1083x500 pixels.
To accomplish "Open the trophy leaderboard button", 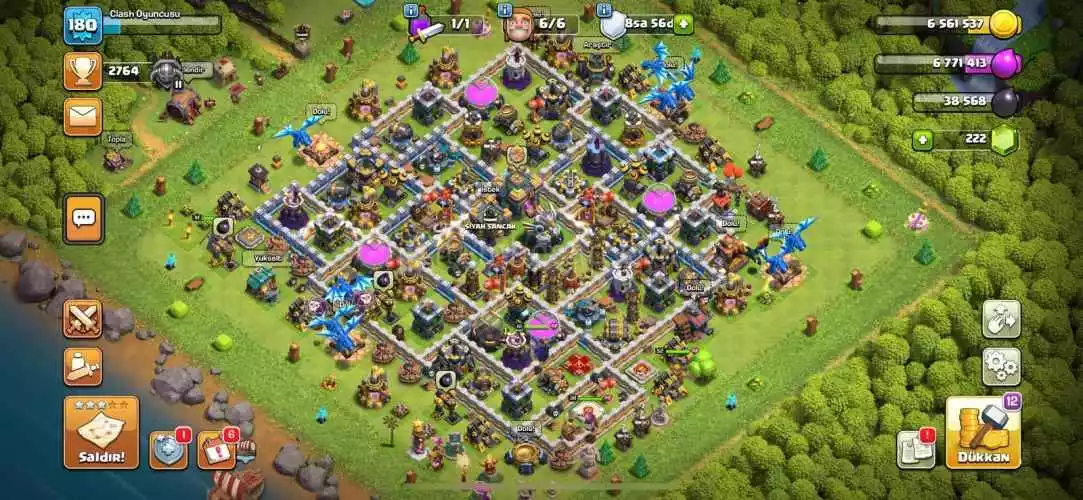I will point(83,70).
